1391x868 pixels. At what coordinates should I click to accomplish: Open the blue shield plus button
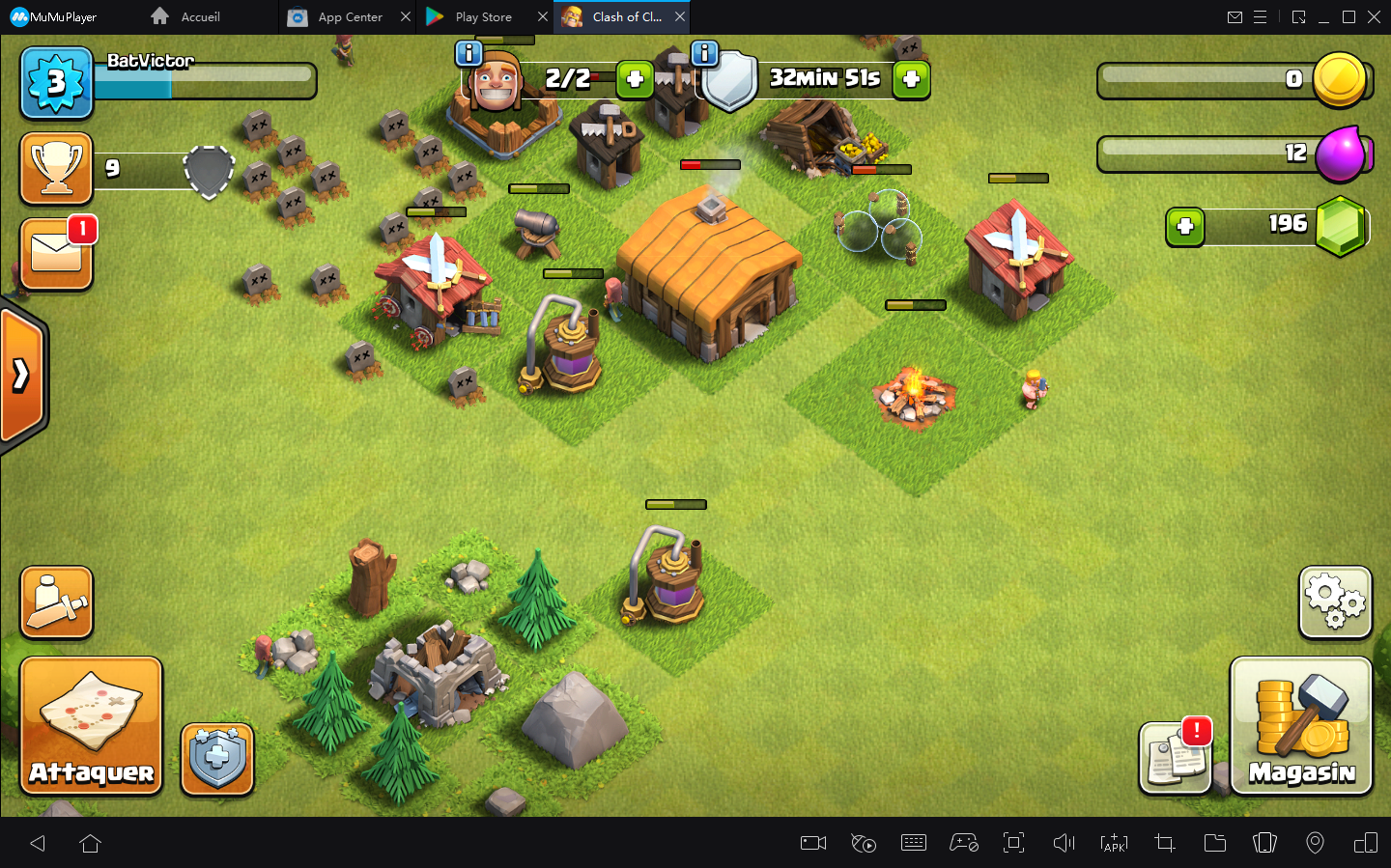point(217,759)
